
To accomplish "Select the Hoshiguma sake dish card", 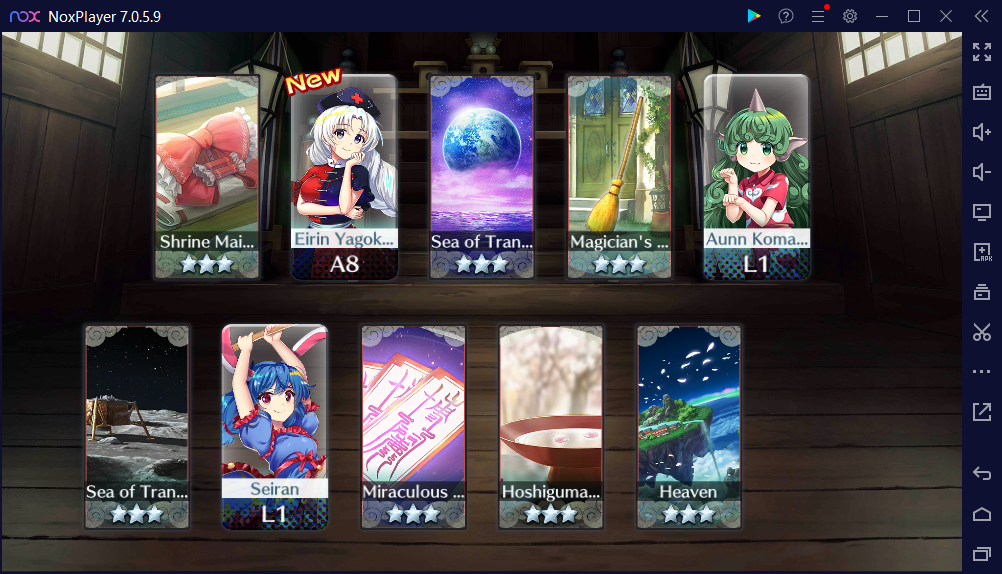I will coord(551,426).
